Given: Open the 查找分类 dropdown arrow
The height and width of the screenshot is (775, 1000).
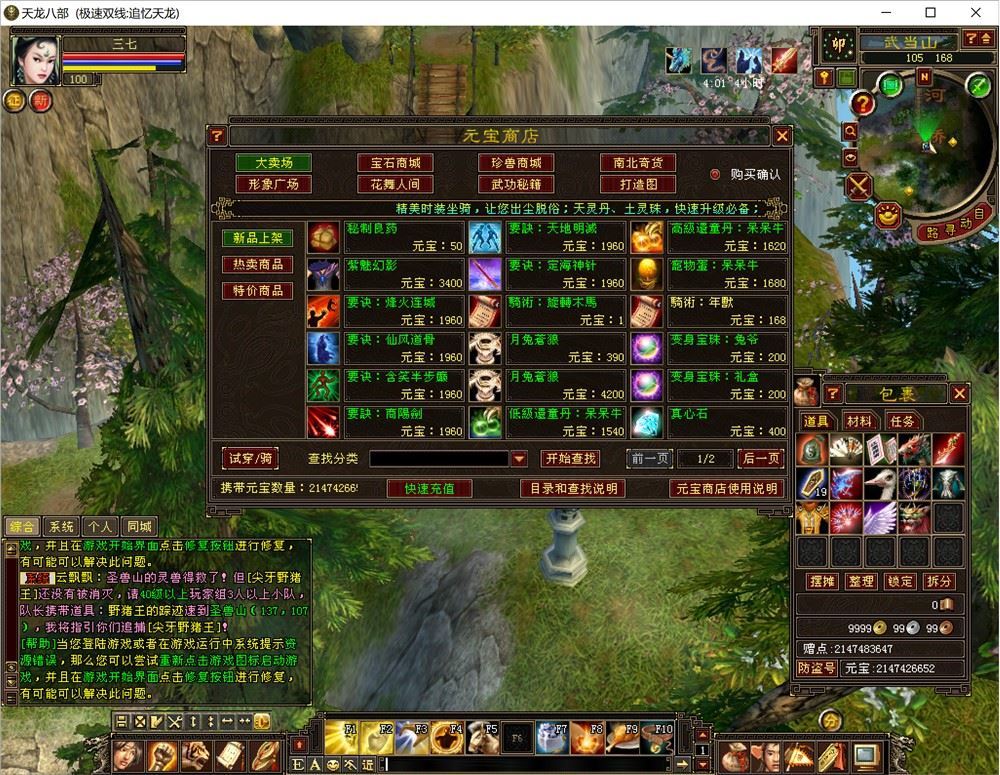Looking at the screenshot, I should click(x=519, y=459).
